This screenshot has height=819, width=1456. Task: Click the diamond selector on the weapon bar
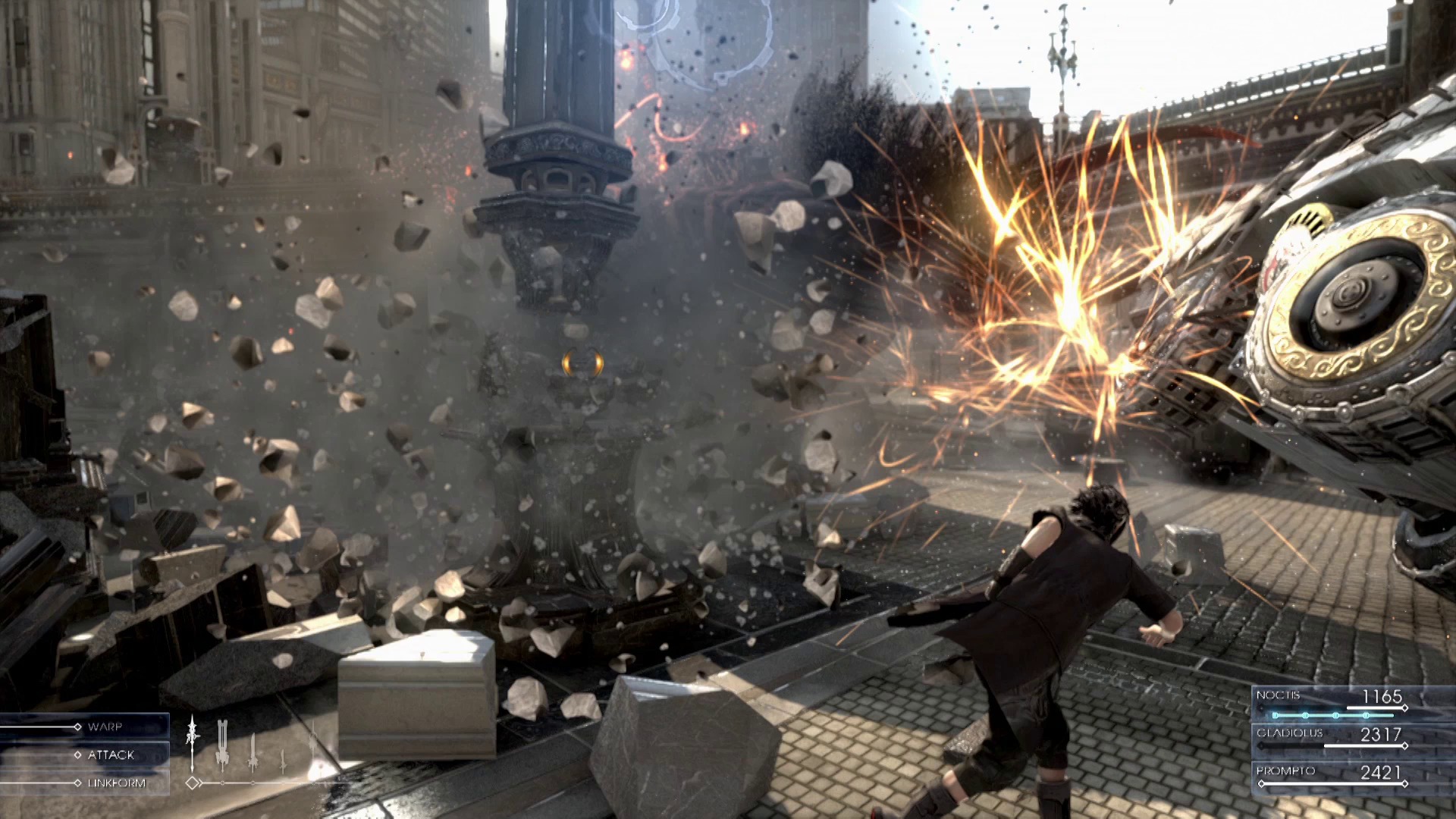click(193, 783)
